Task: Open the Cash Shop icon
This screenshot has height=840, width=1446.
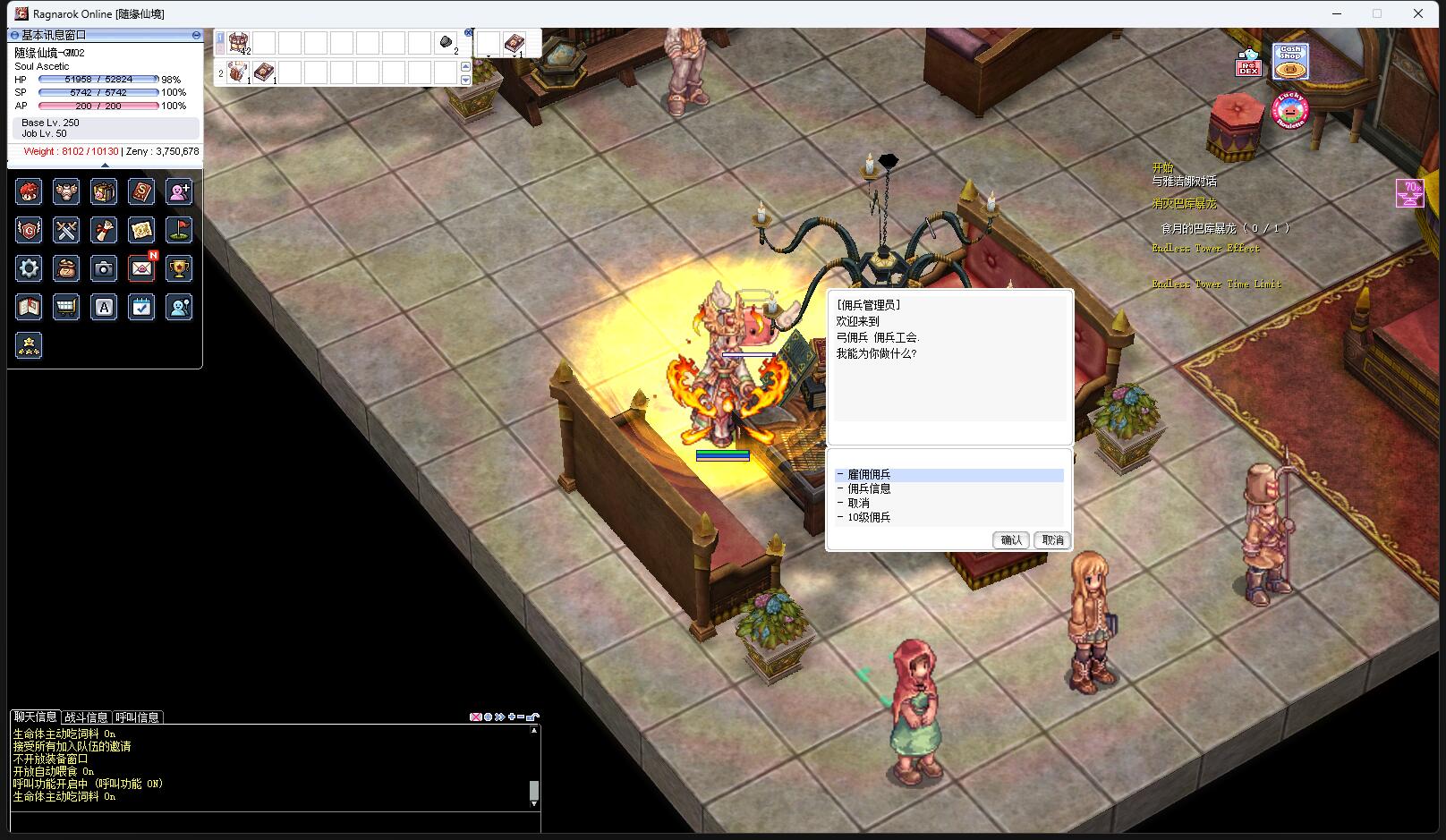Action: click(x=1289, y=61)
